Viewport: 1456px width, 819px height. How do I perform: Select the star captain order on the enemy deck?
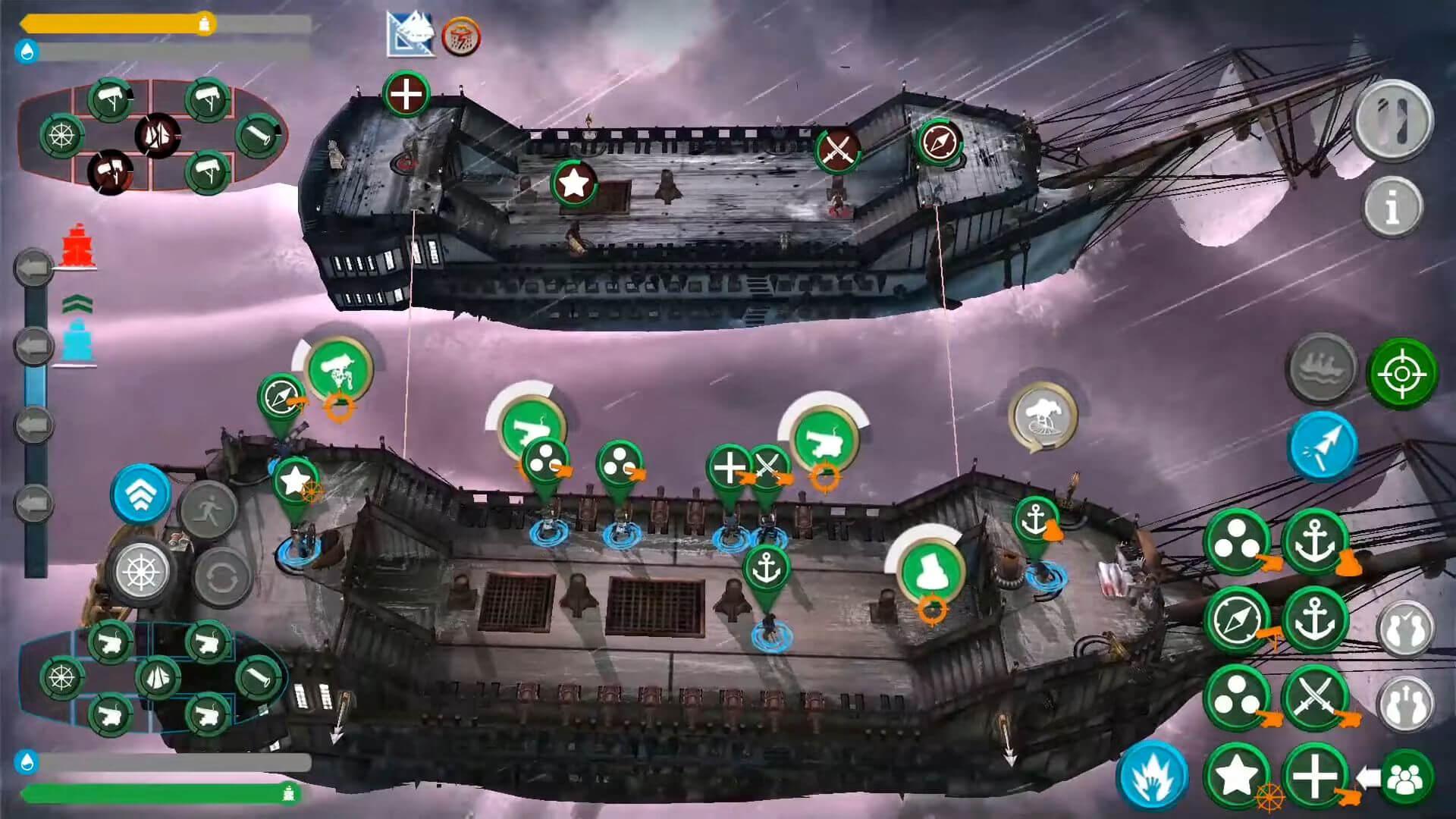pos(574,182)
